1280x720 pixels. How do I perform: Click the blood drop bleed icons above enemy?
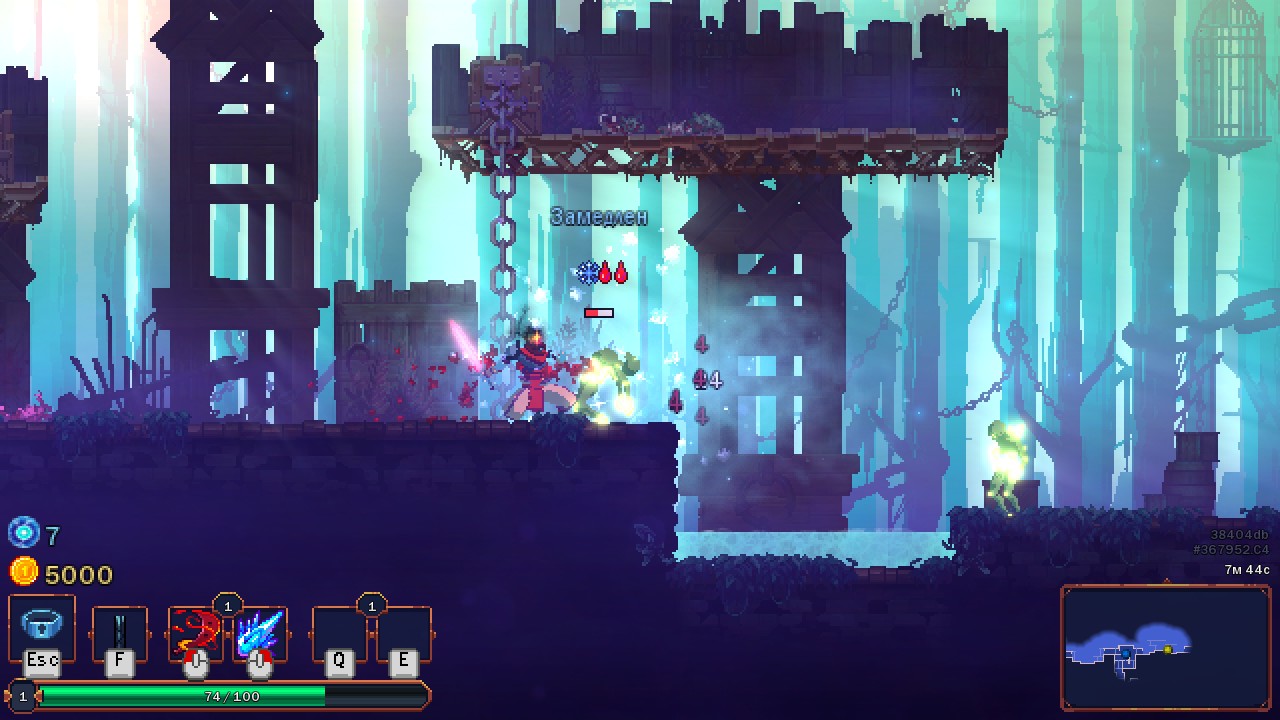[x=614, y=271]
